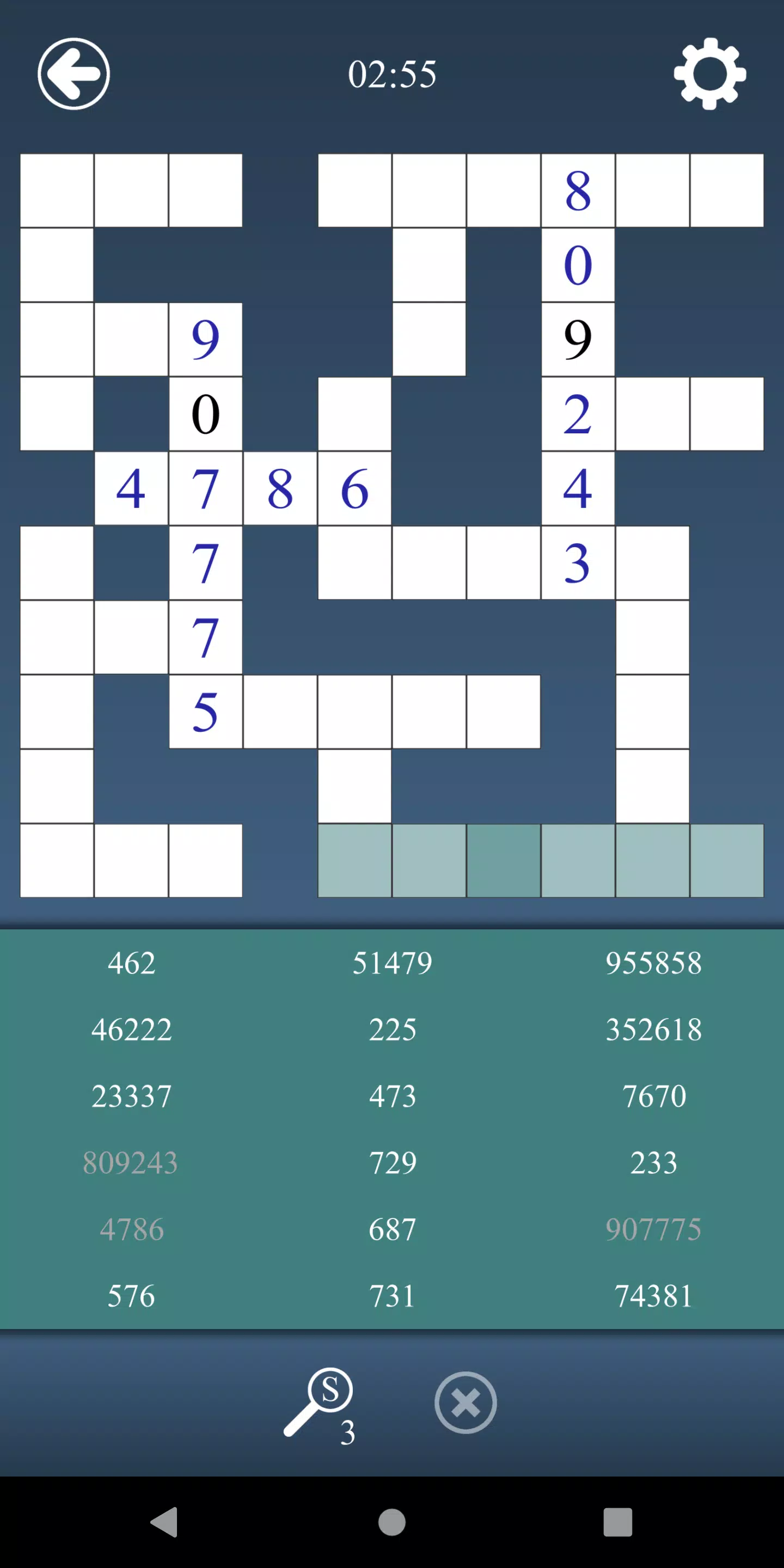Tap the timer showing 02:55
Screen dimensions: 784x1568
point(392,73)
